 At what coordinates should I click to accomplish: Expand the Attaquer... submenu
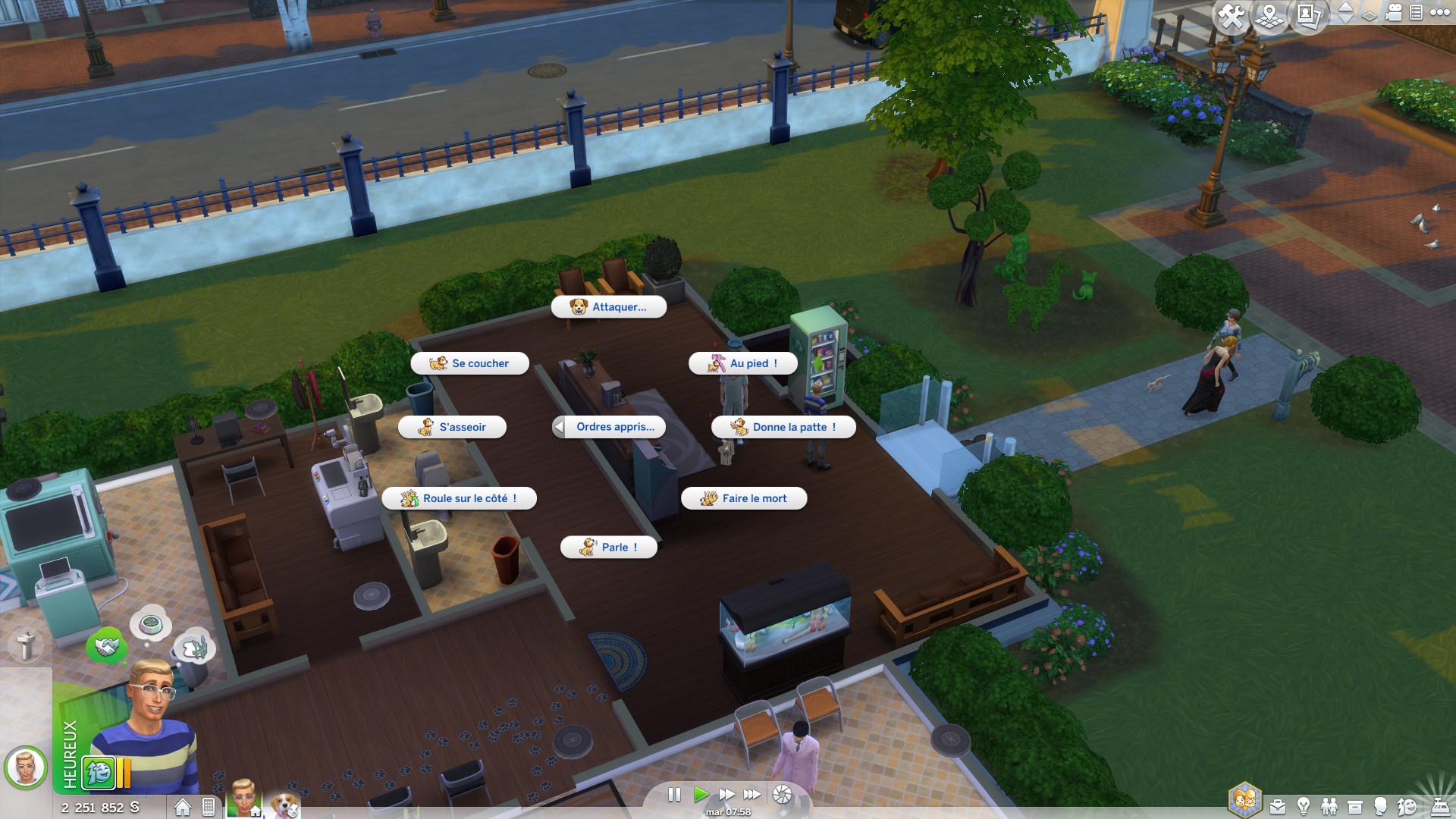609,307
